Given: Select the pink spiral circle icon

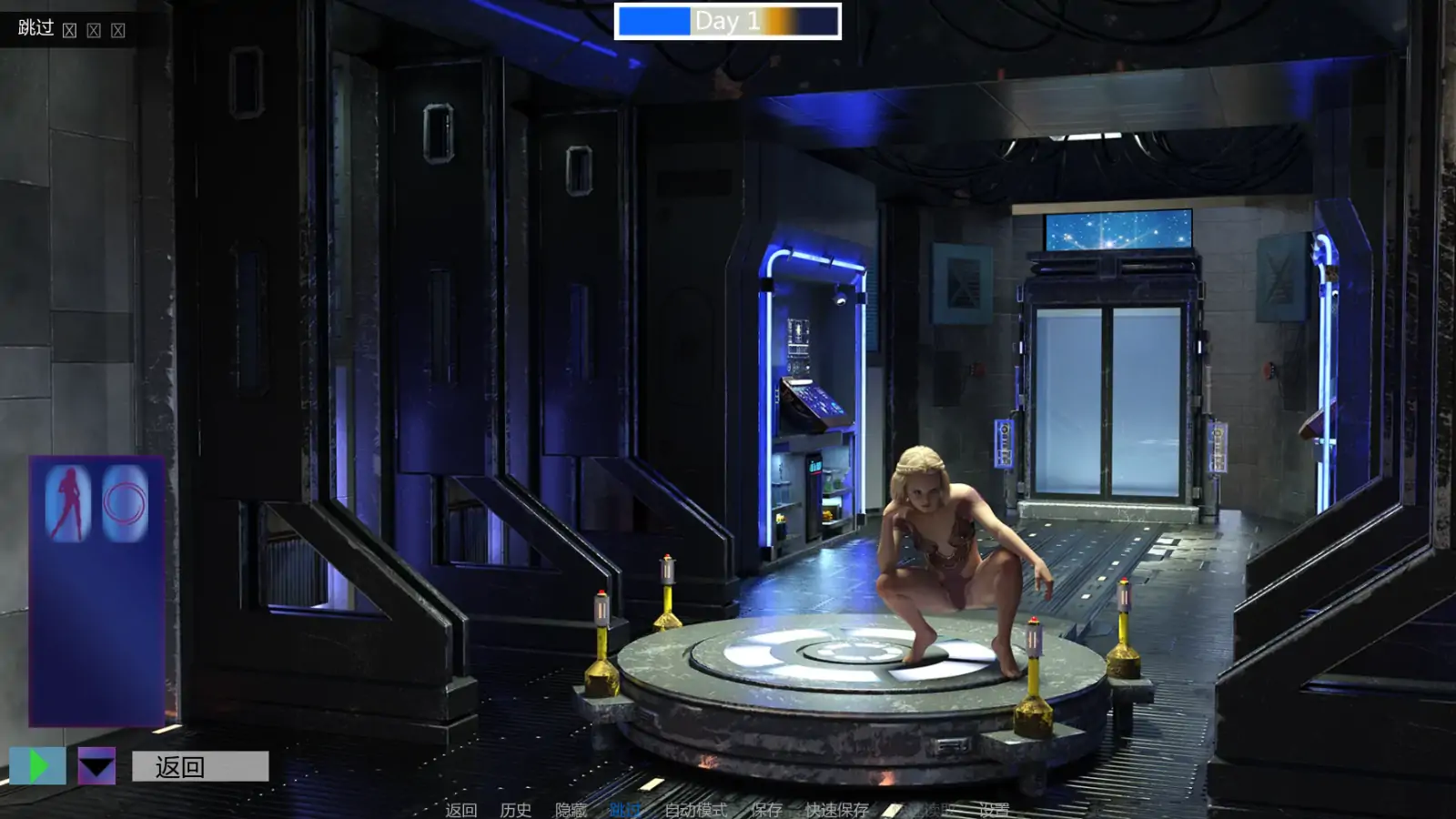Looking at the screenshot, I should coord(125,503).
